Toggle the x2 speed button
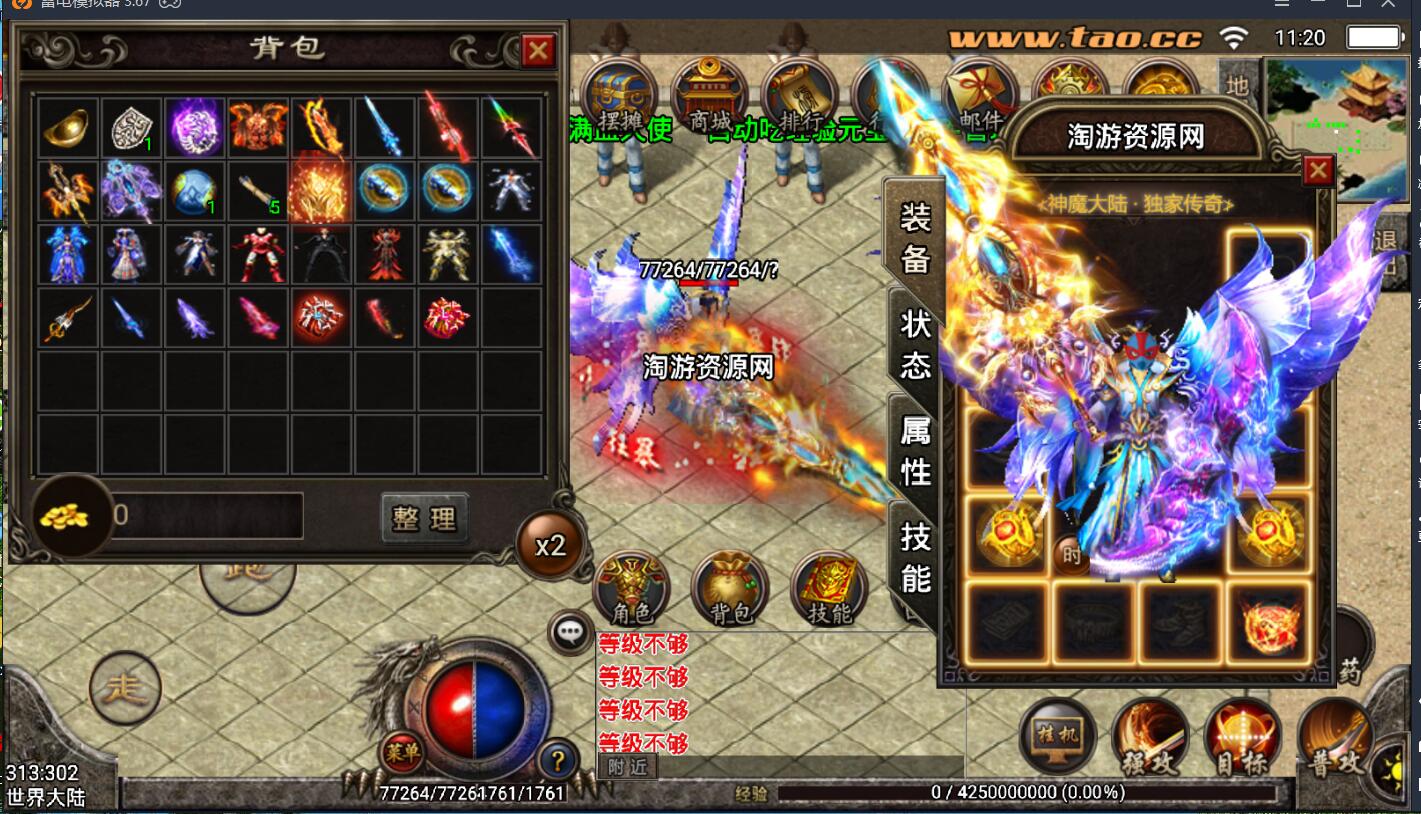This screenshot has height=814, width=1421. pyautogui.click(x=550, y=545)
